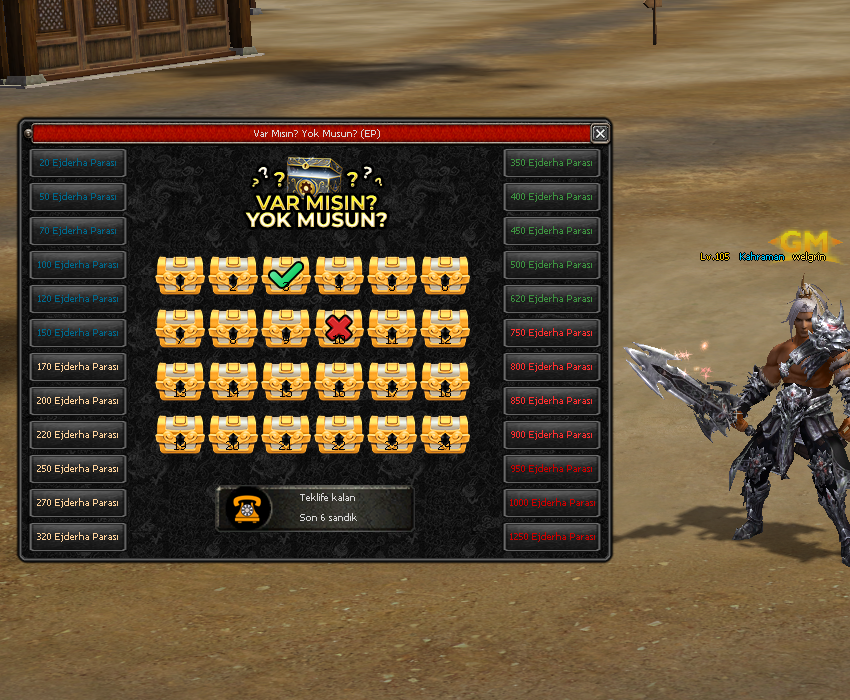Choose treasure chest number 15
This screenshot has width=850, height=700.
(286, 381)
